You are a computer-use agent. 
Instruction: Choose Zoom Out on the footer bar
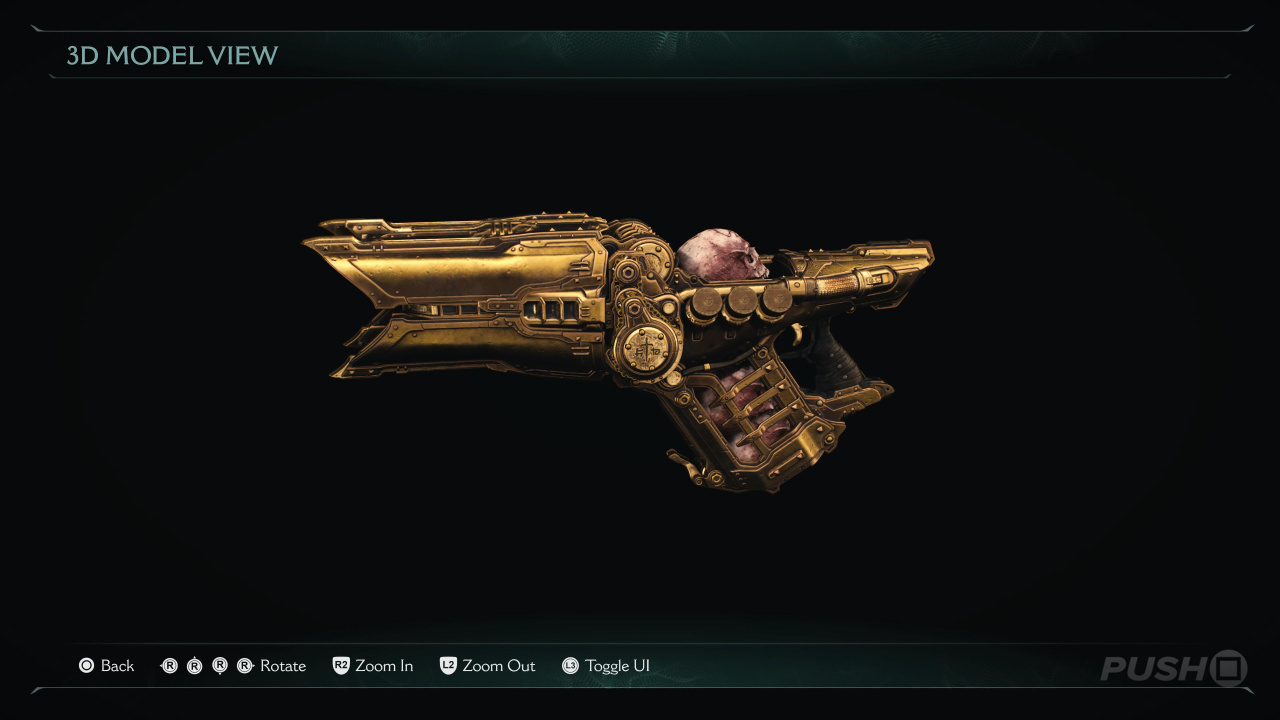(488, 666)
